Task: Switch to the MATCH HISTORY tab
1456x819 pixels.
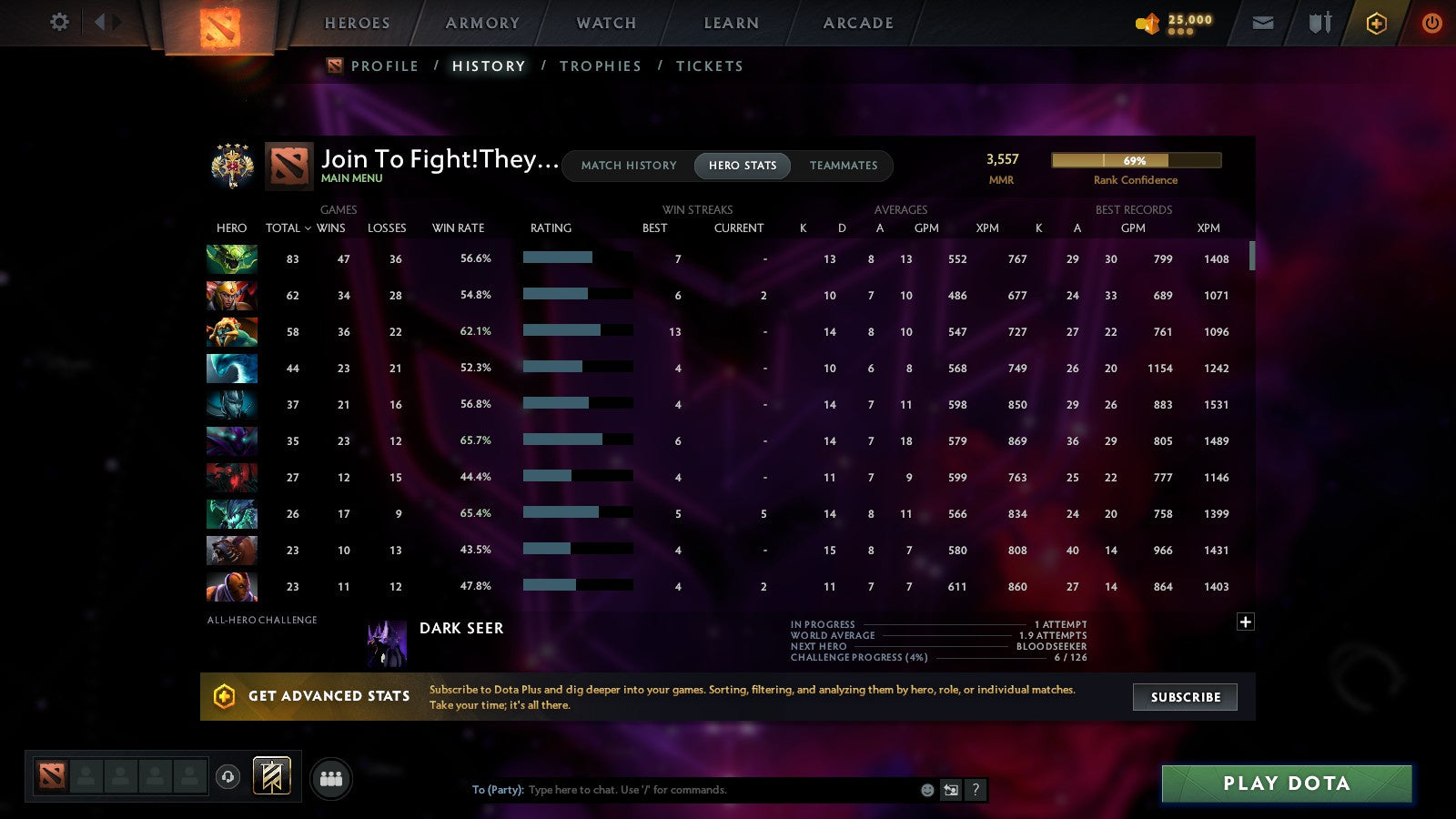Action: coord(628,166)
